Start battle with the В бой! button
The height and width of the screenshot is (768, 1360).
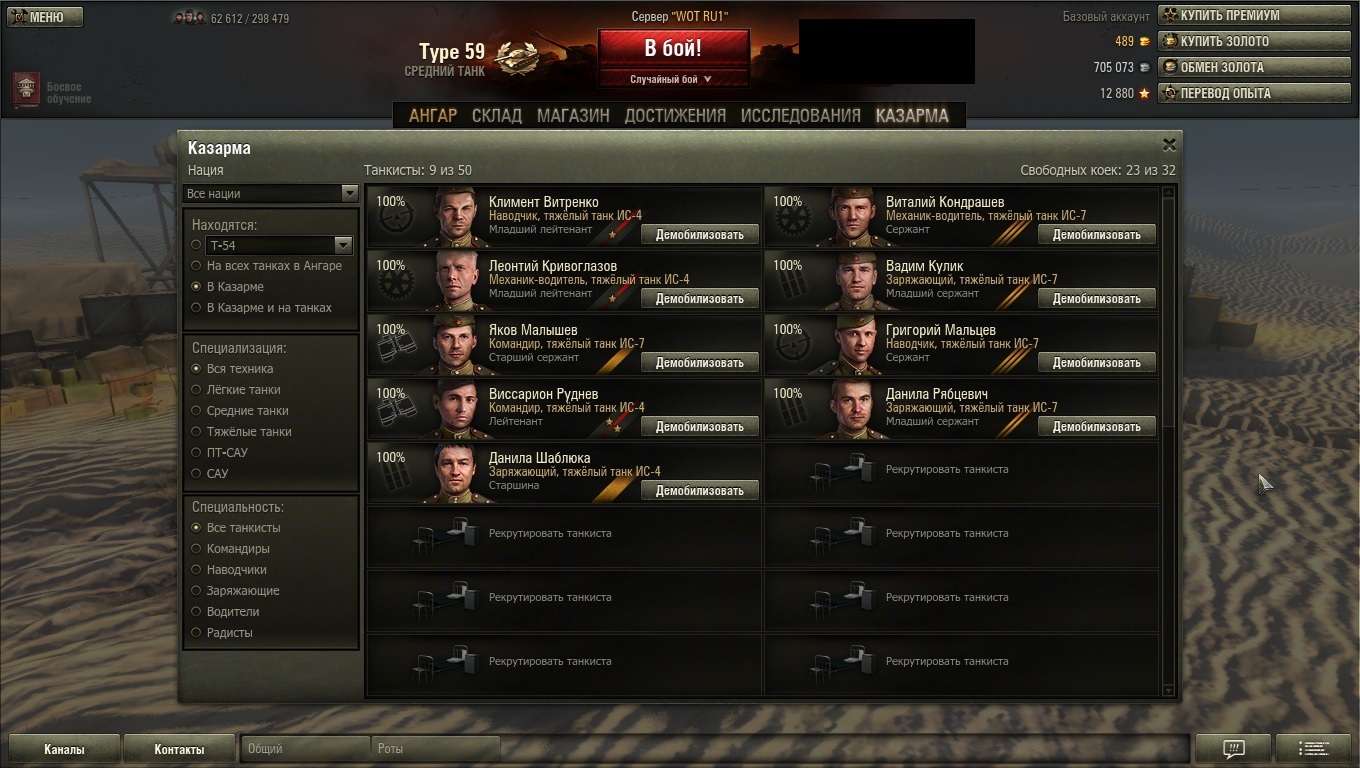pos(673,48)
